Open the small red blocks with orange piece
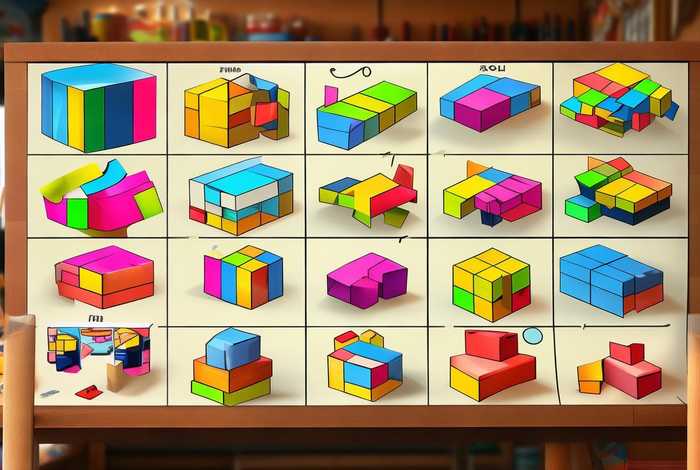The width and height of the screenshot is (700, 470). pos(620,370)
